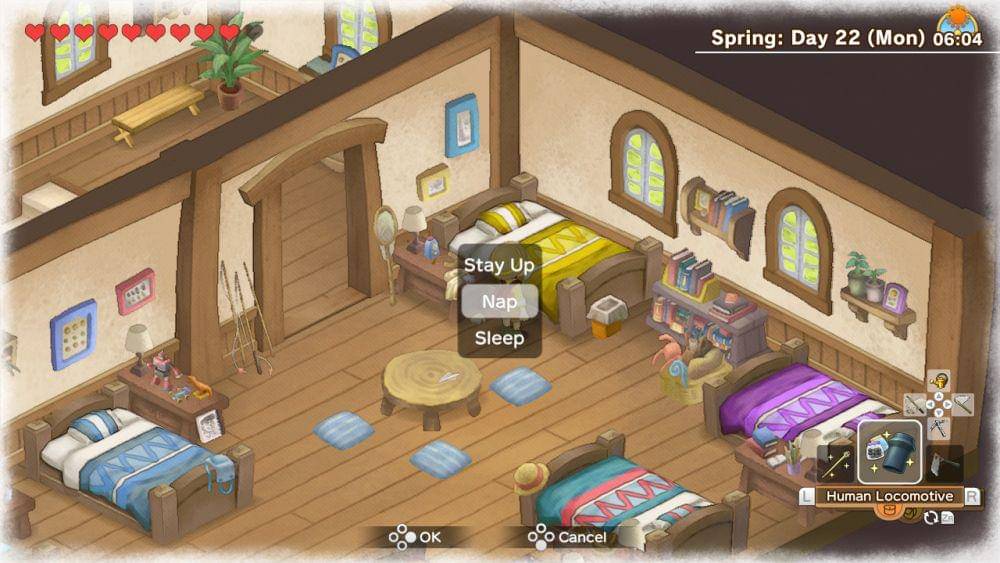This screenshot has width=1000, height=563.
Task: Pick the Sleep option
Action: 499,338
